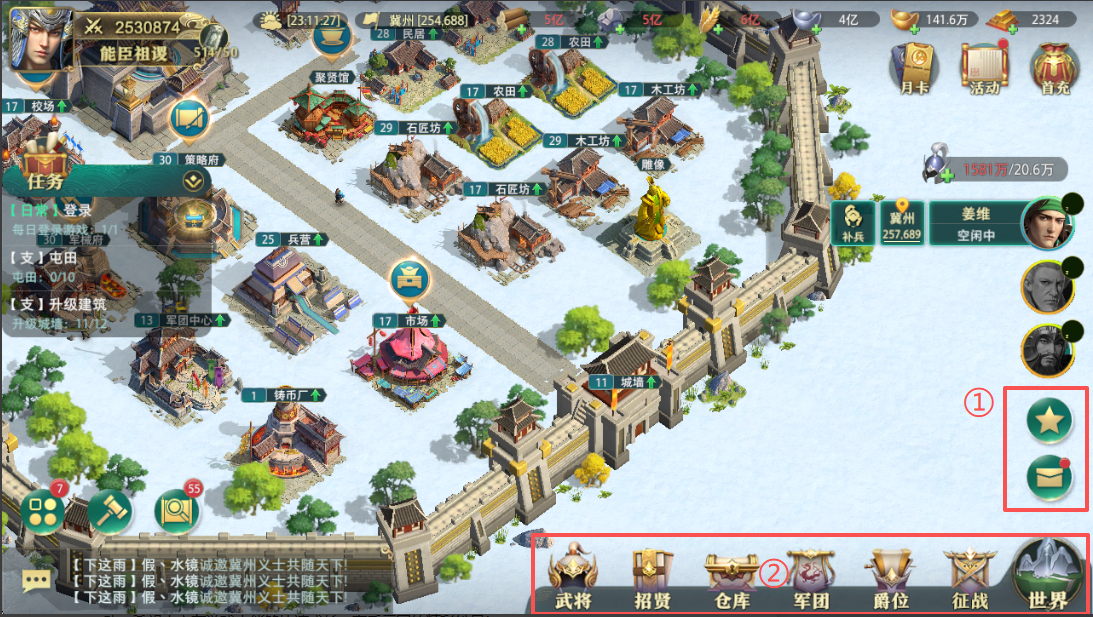Open the 爵位 rank menu
The width and height of the screenshot is (1093, 617).
[x=889, y=578]
